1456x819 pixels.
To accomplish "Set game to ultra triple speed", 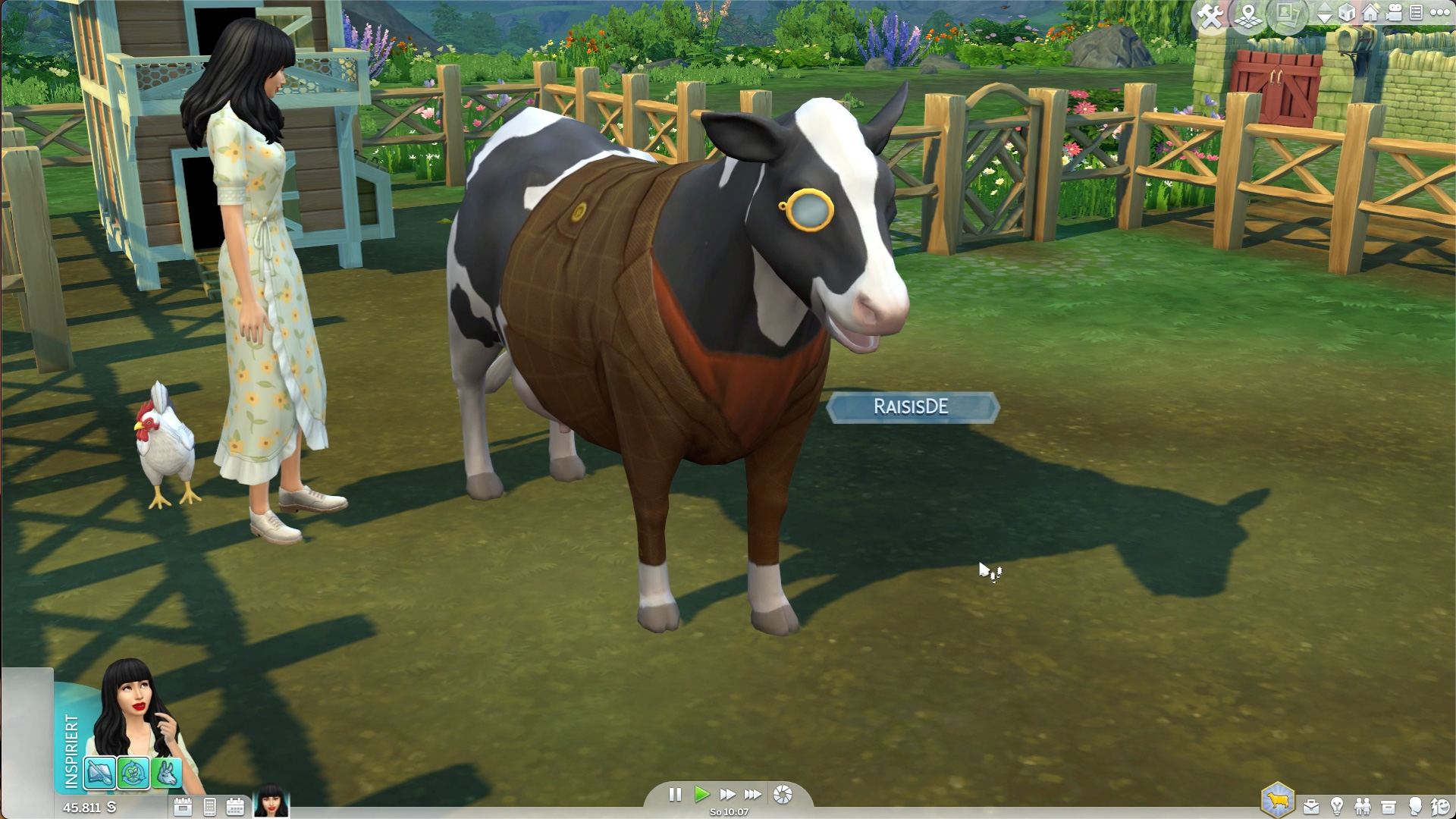I will coord(753,794).
